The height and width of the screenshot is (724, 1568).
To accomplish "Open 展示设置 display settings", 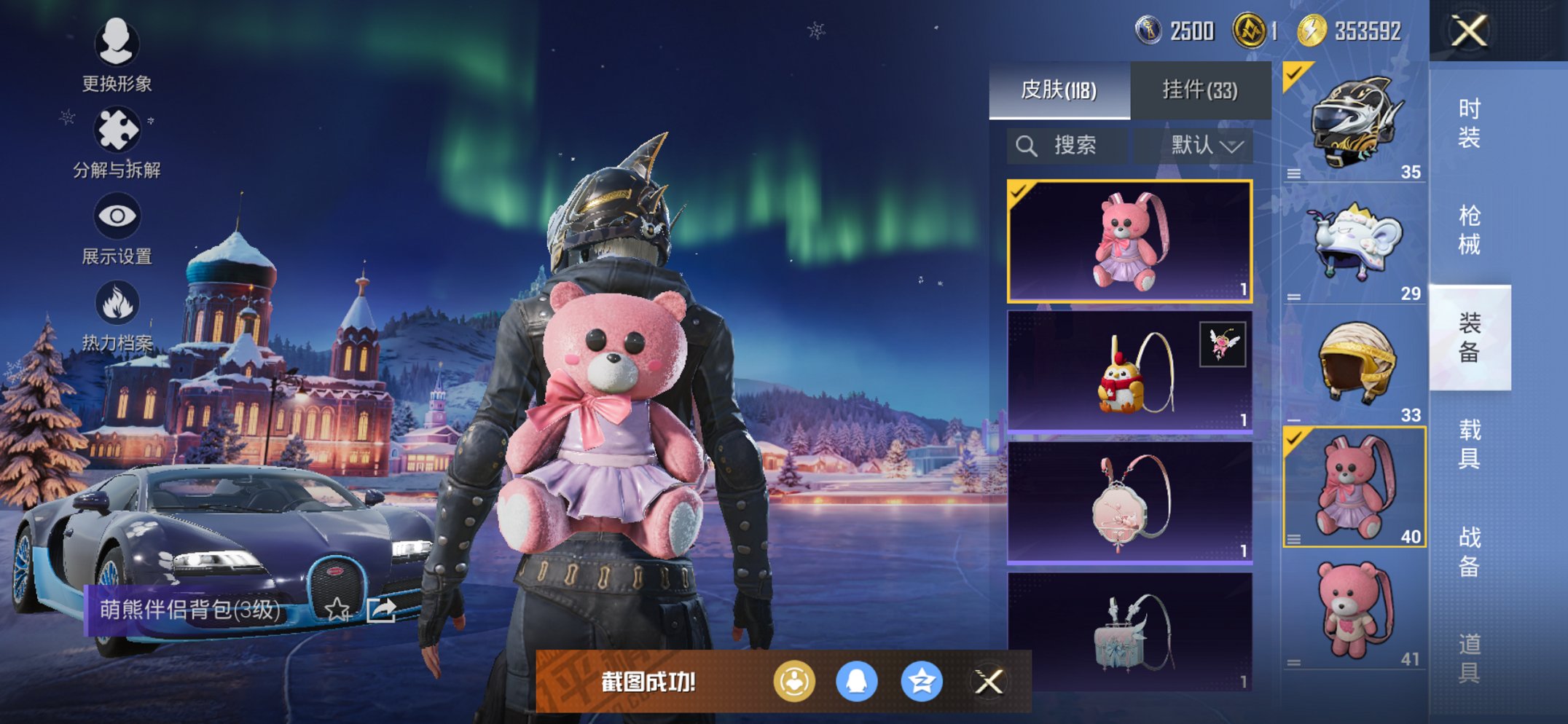I will tap(117, 229).
